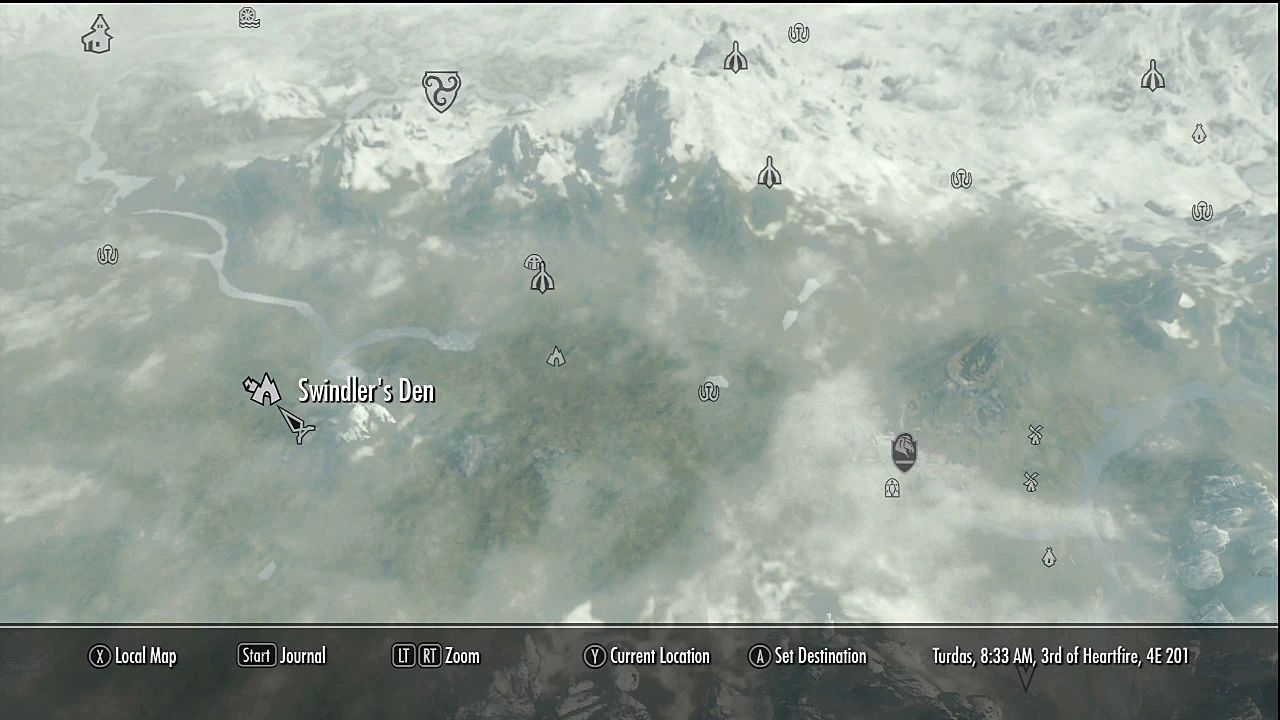This screenshot has height=720, width=1280.
Task: Click the Swindler's Den label text
Action: point(366,390)
